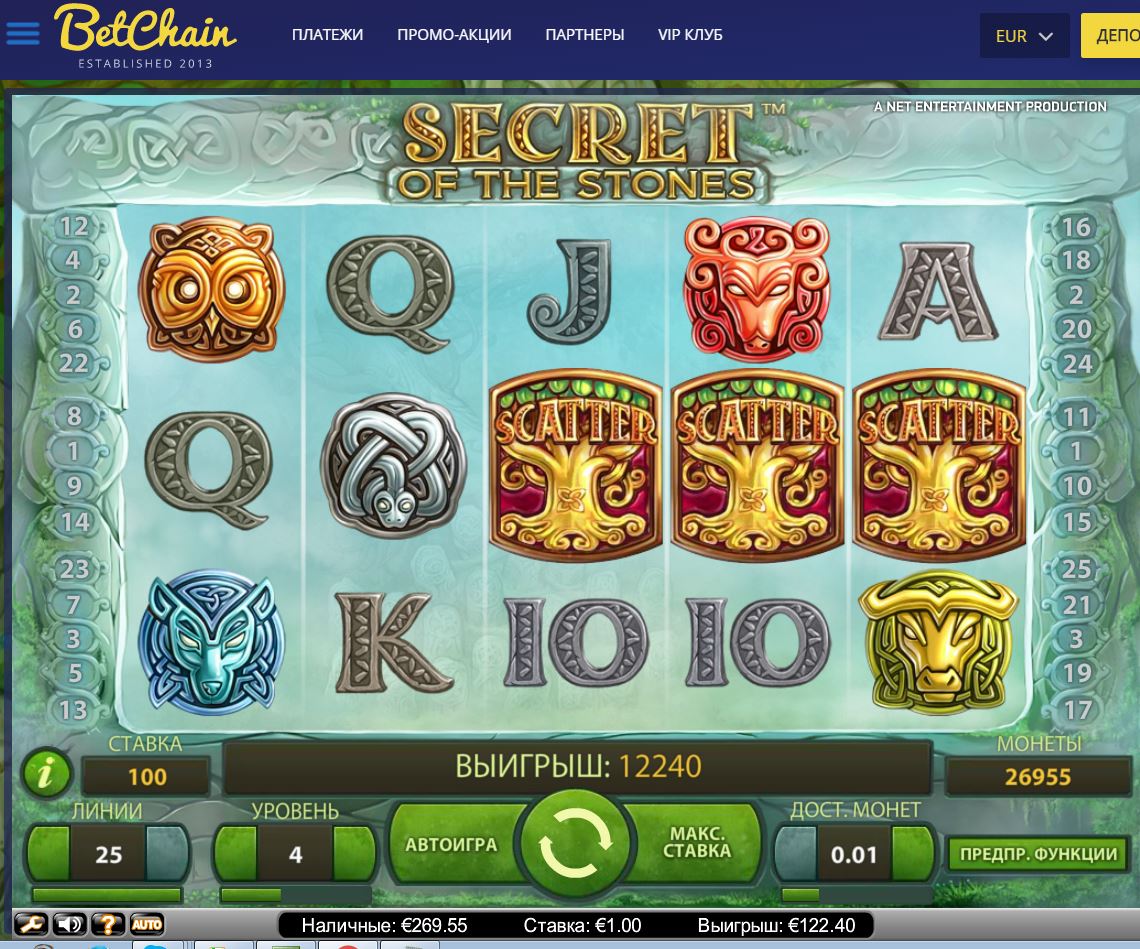
Task: Open the hamburger side menu
Action: pos(22,33)
